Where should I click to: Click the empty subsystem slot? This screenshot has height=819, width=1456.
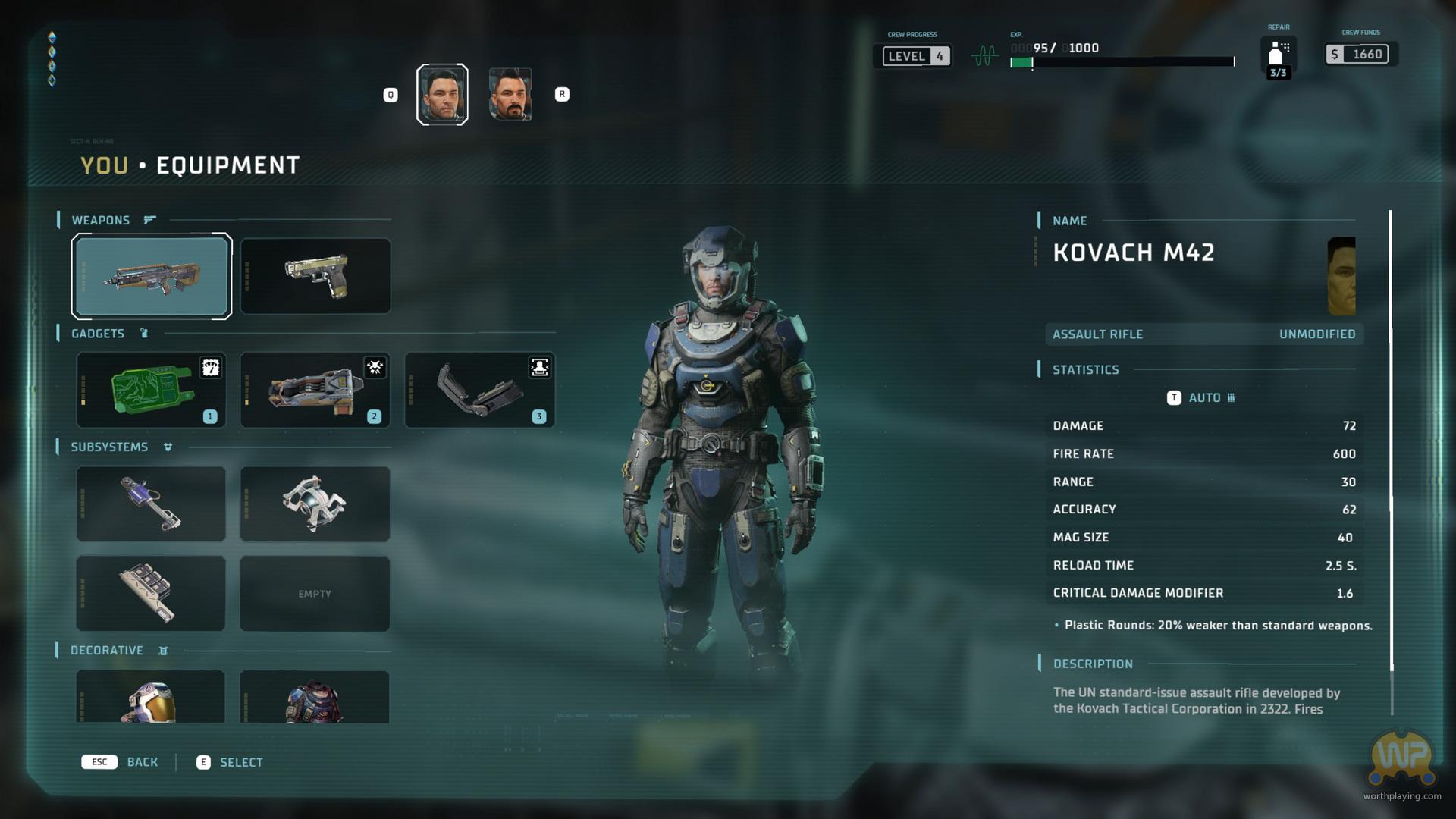(315, 593)
